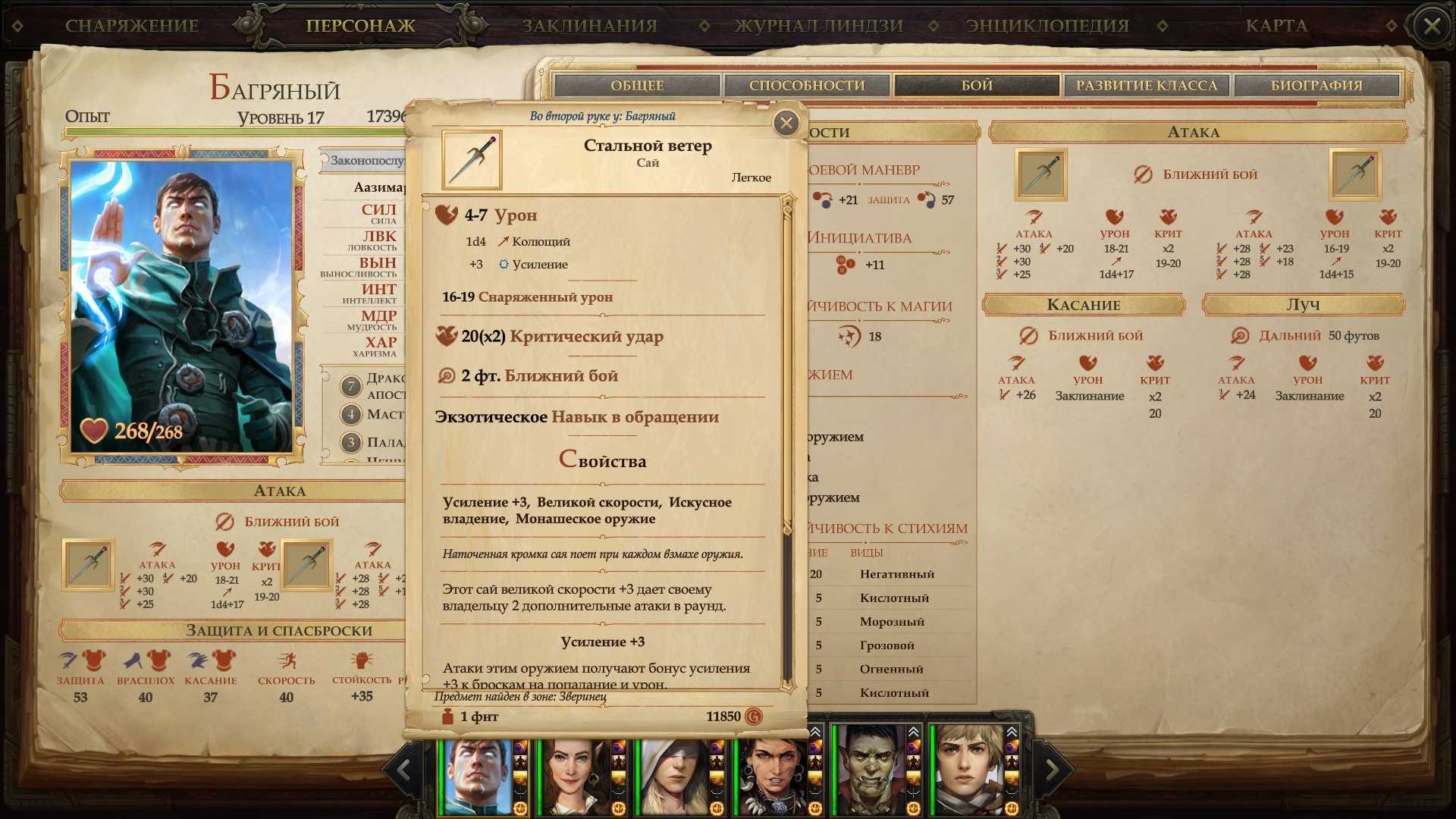
Task: Open the Развитие класса sub-tab
Action: click(1147, 86)
